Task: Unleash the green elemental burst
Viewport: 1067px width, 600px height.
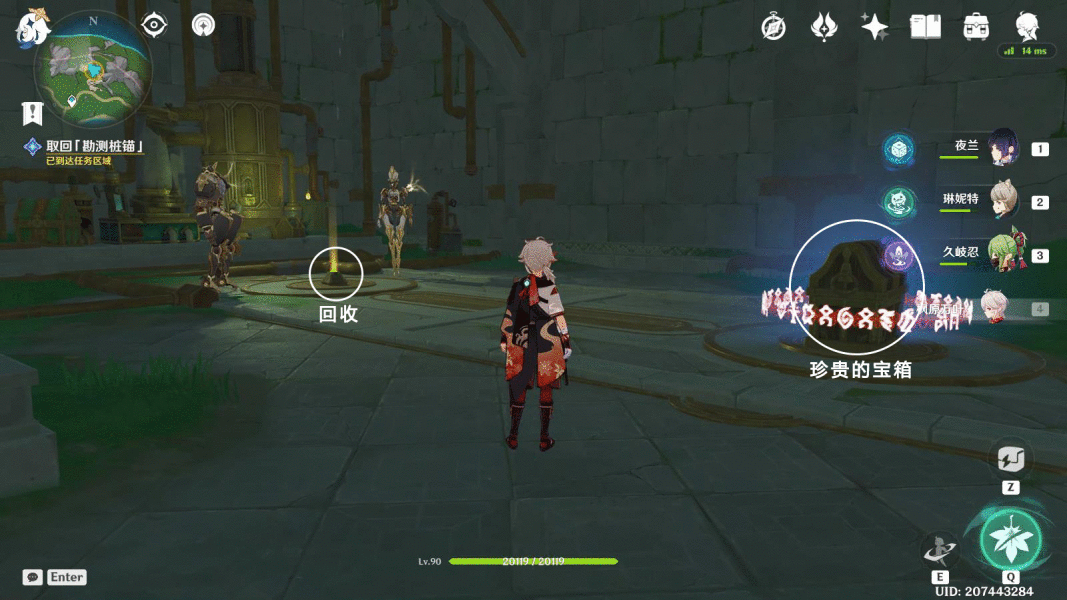Action: click(x=1010, y=540)
